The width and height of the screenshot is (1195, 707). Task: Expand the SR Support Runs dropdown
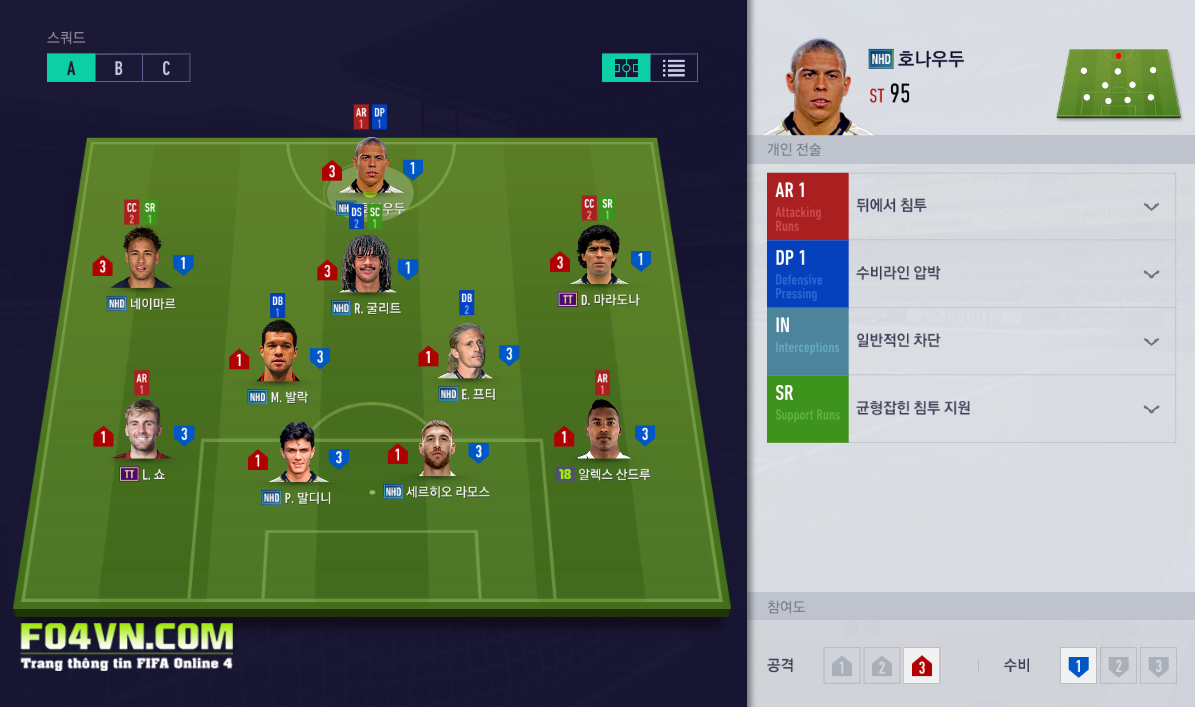(x=1151, y=409)
